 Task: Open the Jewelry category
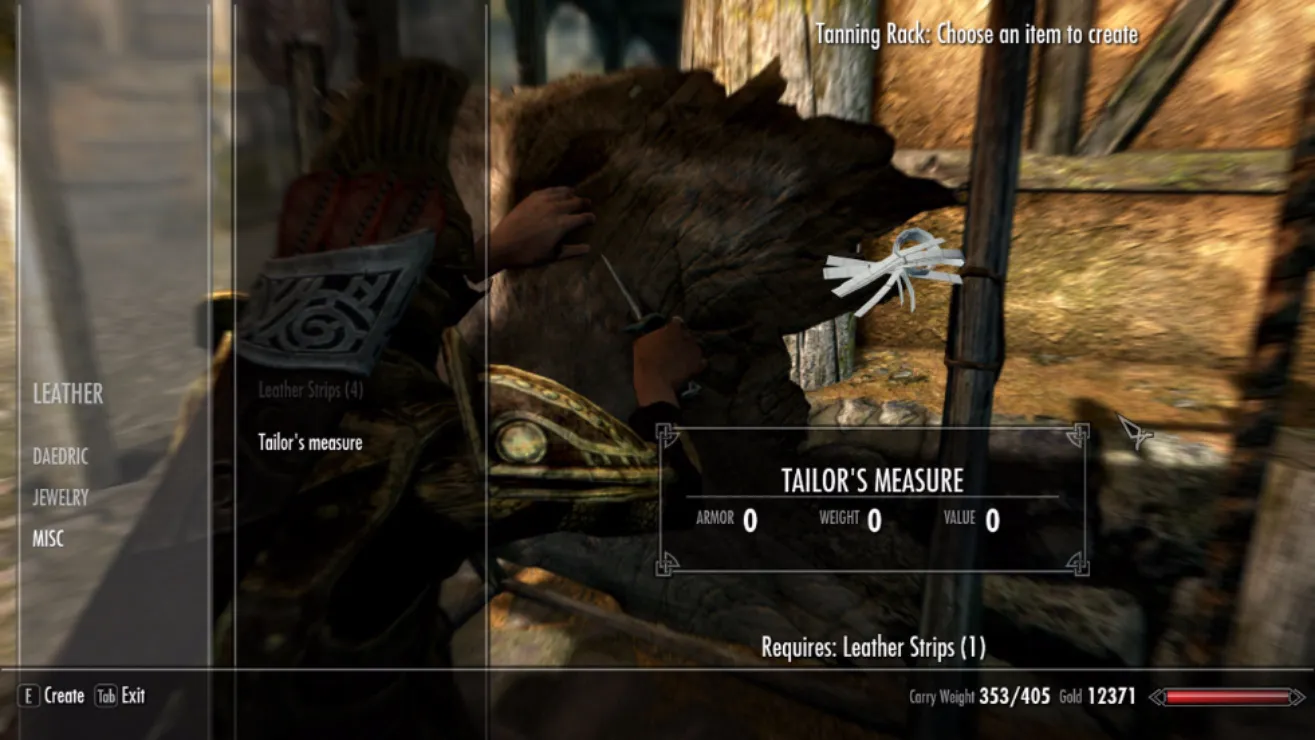click(x=61, y=497)
